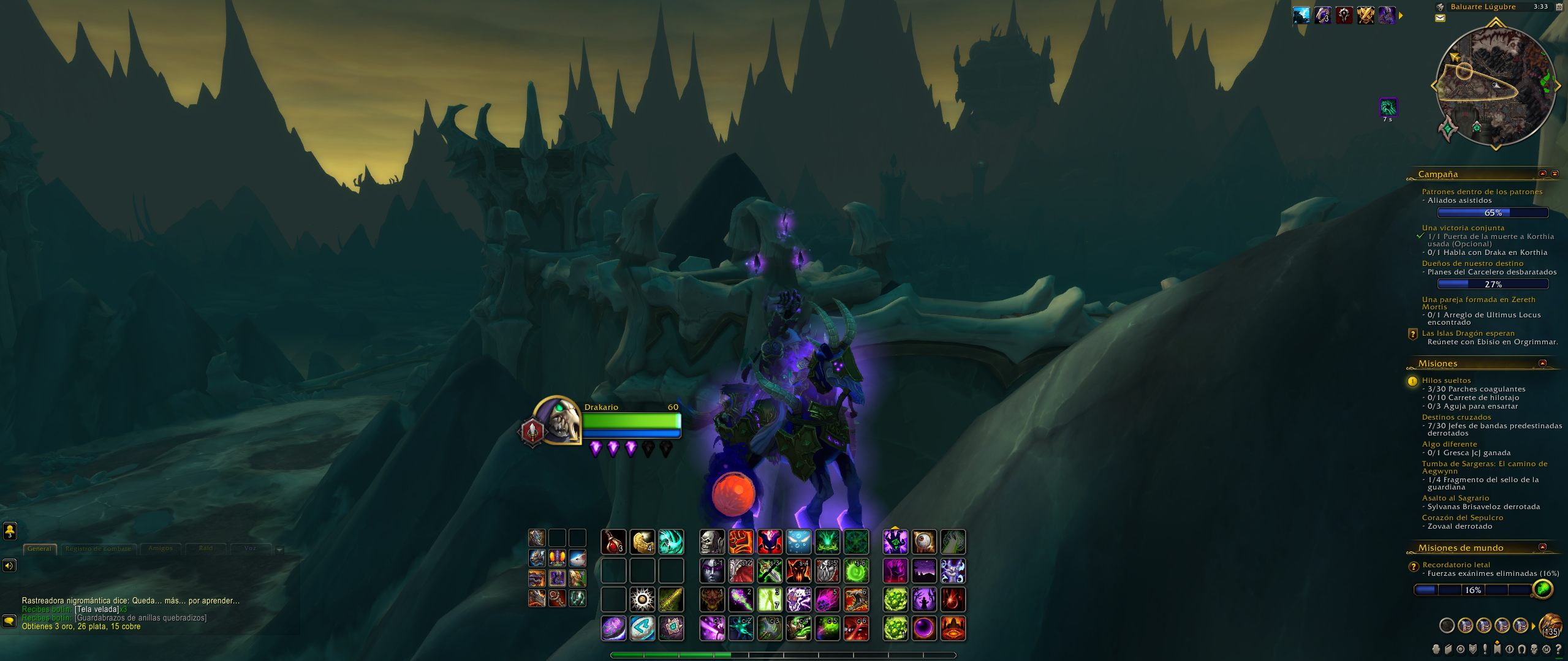Use the red health potion slot
Viewport: 1568px width, 661px height.
coord(613,542)
